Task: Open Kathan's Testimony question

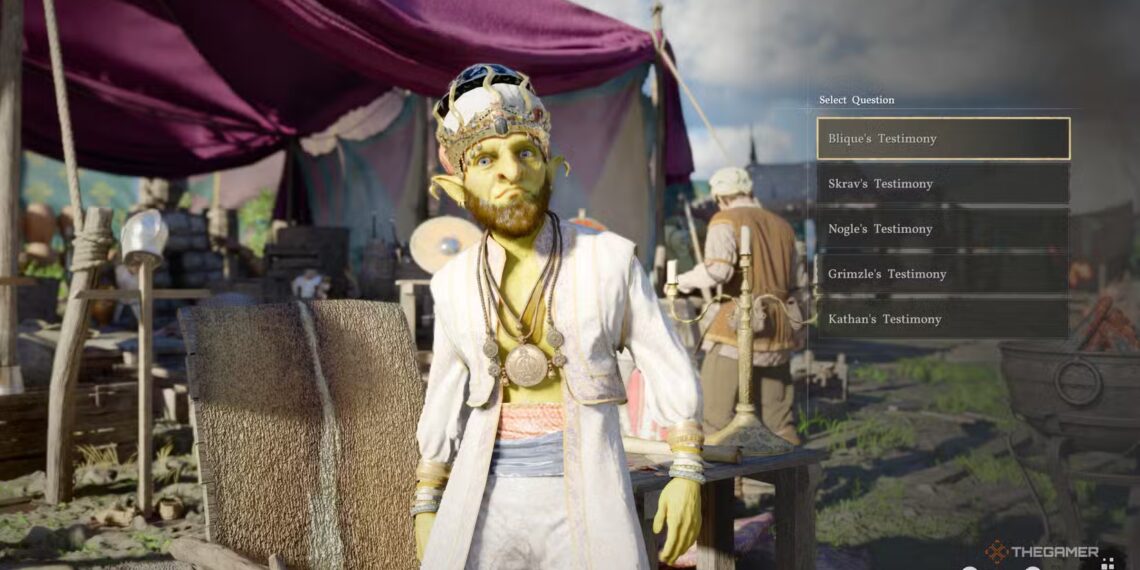Action: (x=943, y=319)
